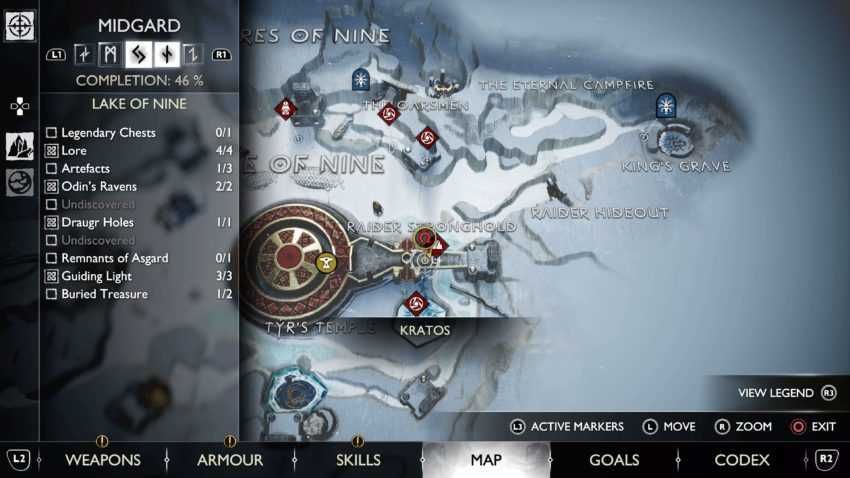Select the blue gateway marker near King's Grave
Viewport: 850px width, 478px height.
click(x=666, y=106)
